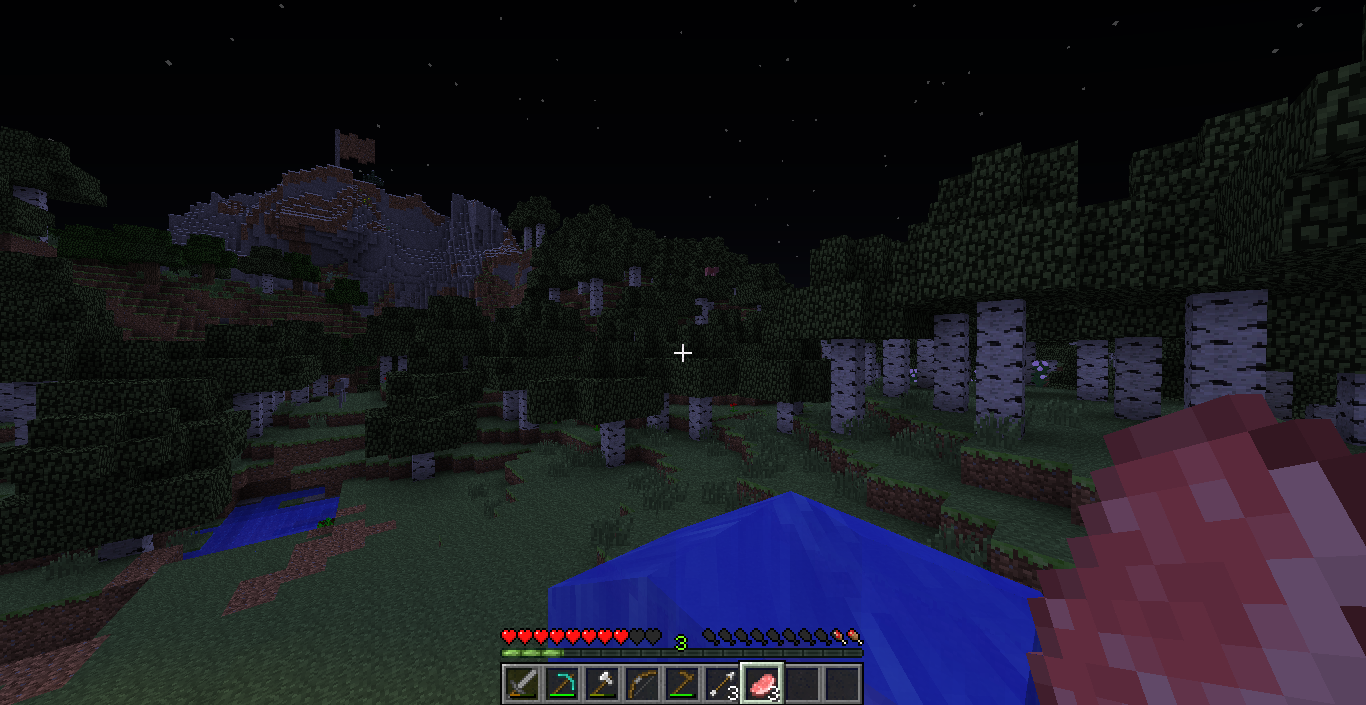Pick the arrows stack in the hotbar
The height and width of the screenshot is (705, 1366).
[722, 684]
